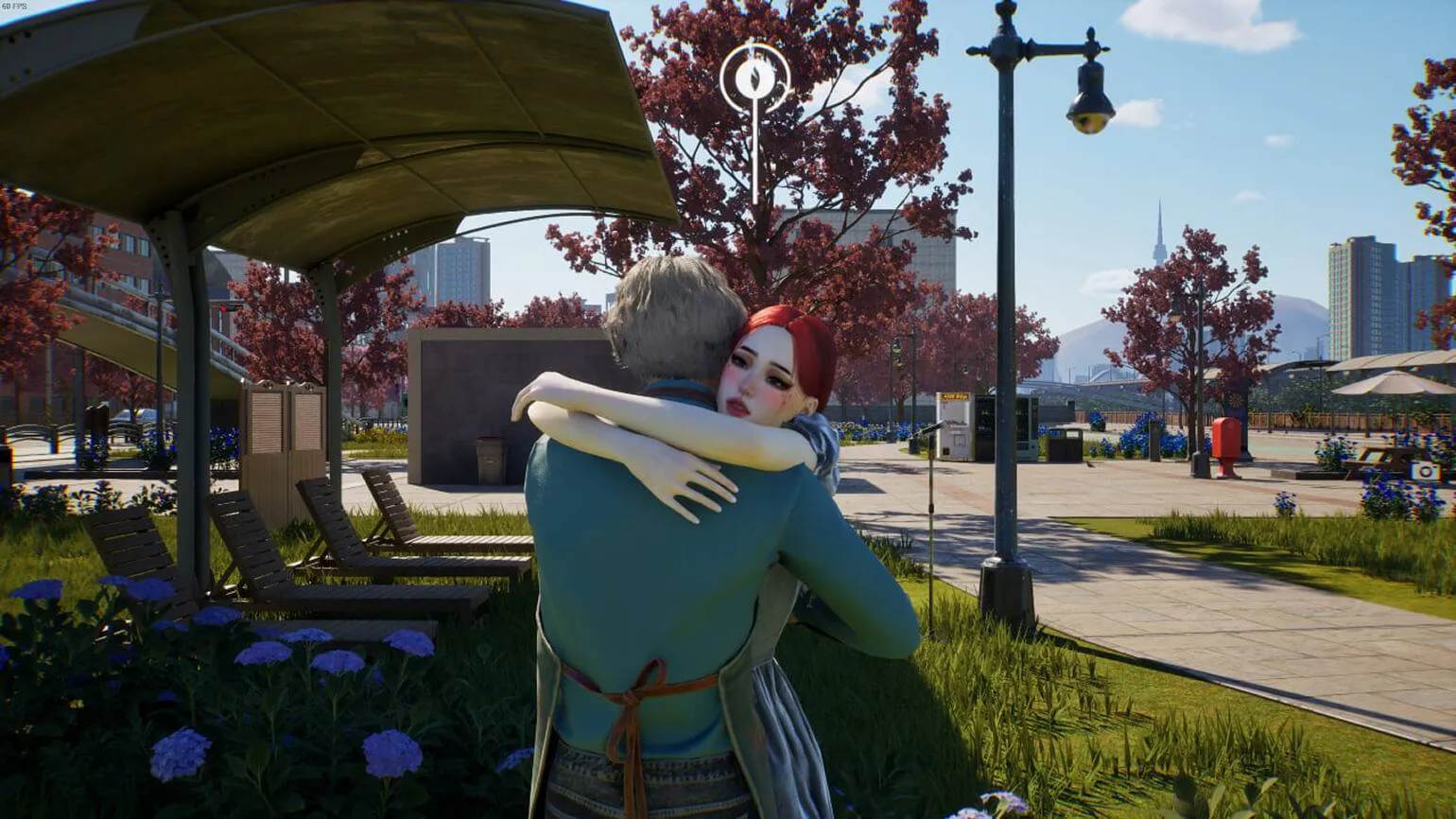
Task: Click the white circular flame marker icon
Action: [x=754, y=78]
